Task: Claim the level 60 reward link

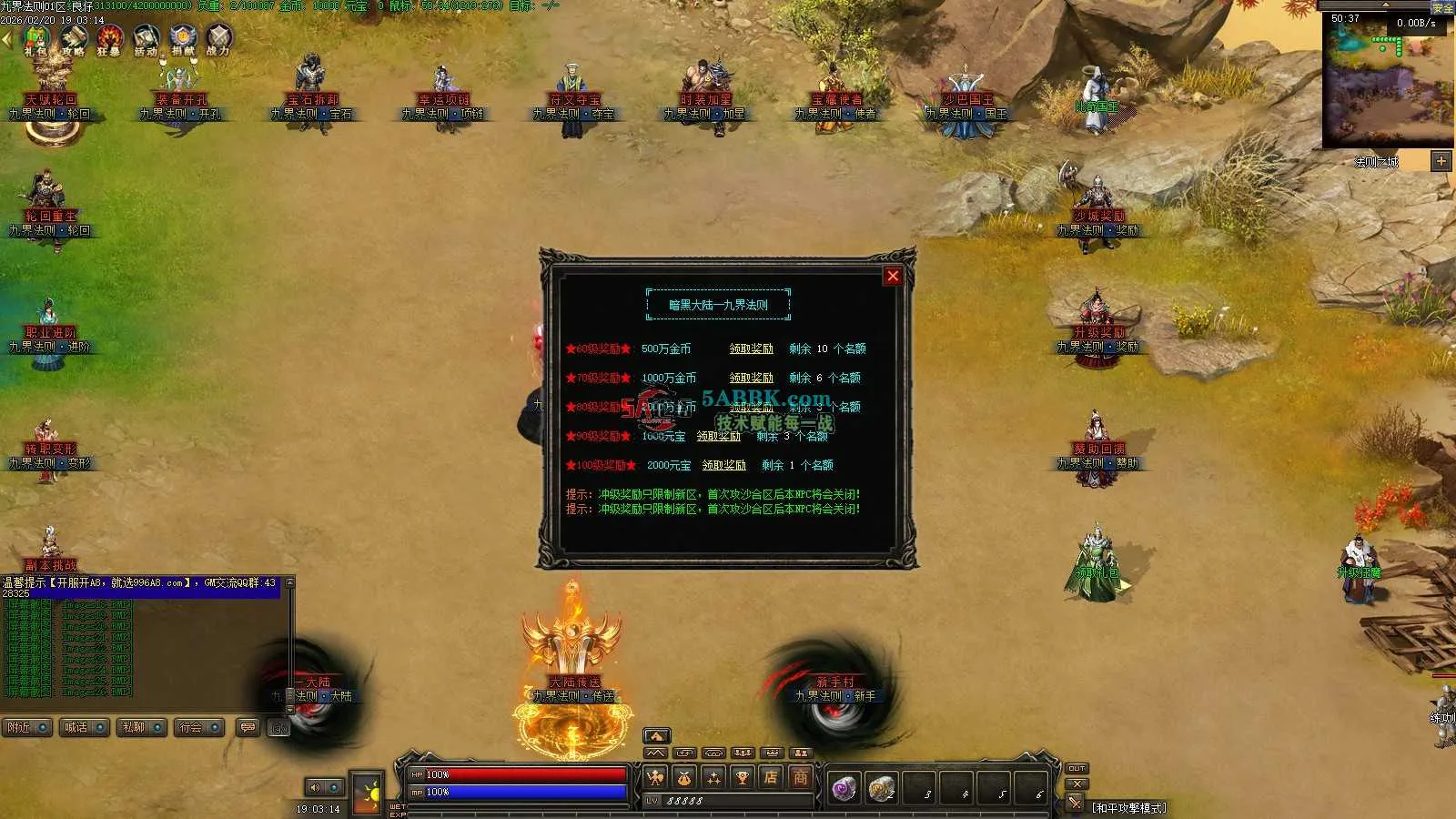Action: tap(751, 349)
